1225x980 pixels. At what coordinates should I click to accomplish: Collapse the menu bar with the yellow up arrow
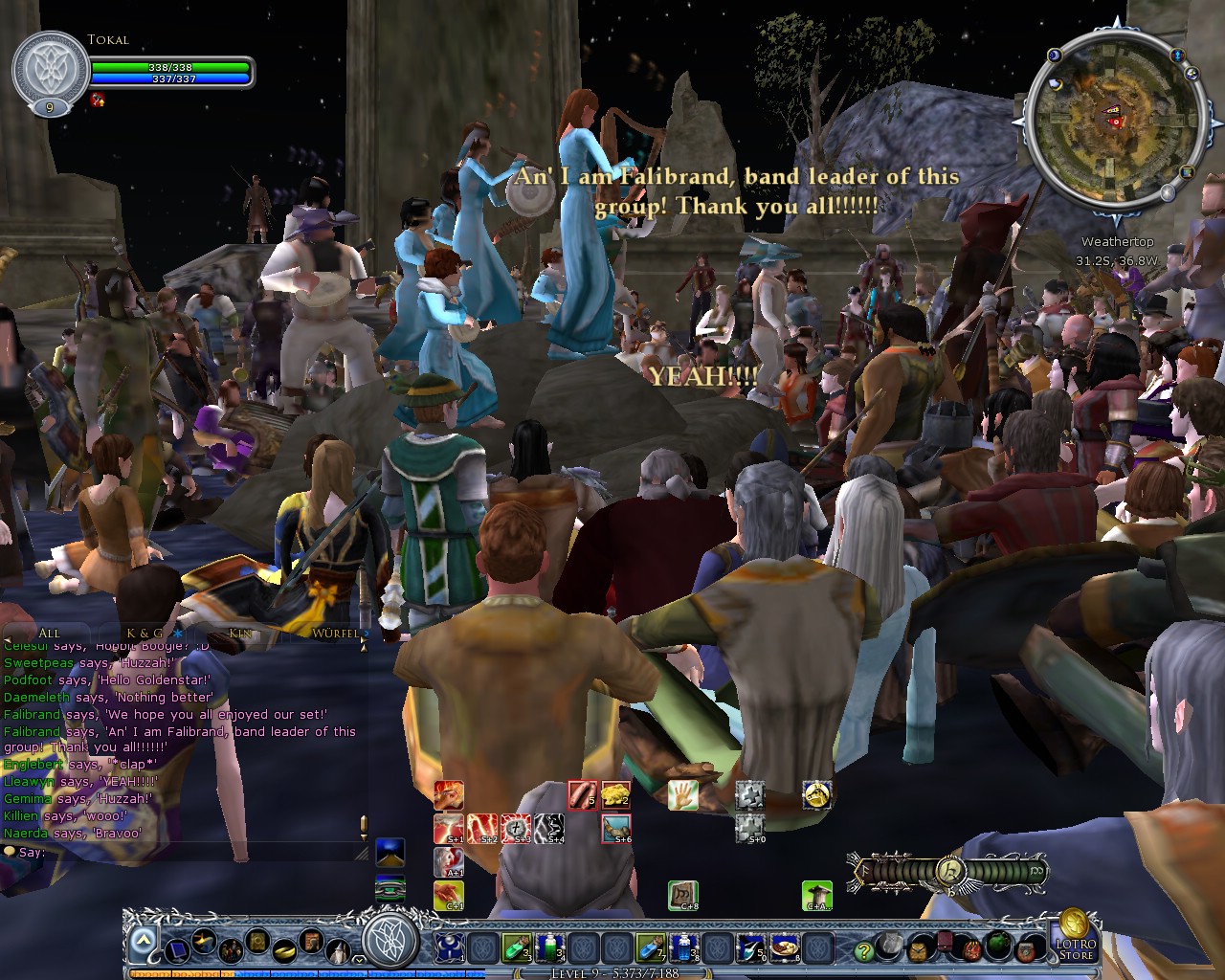(x=144, y=940)
